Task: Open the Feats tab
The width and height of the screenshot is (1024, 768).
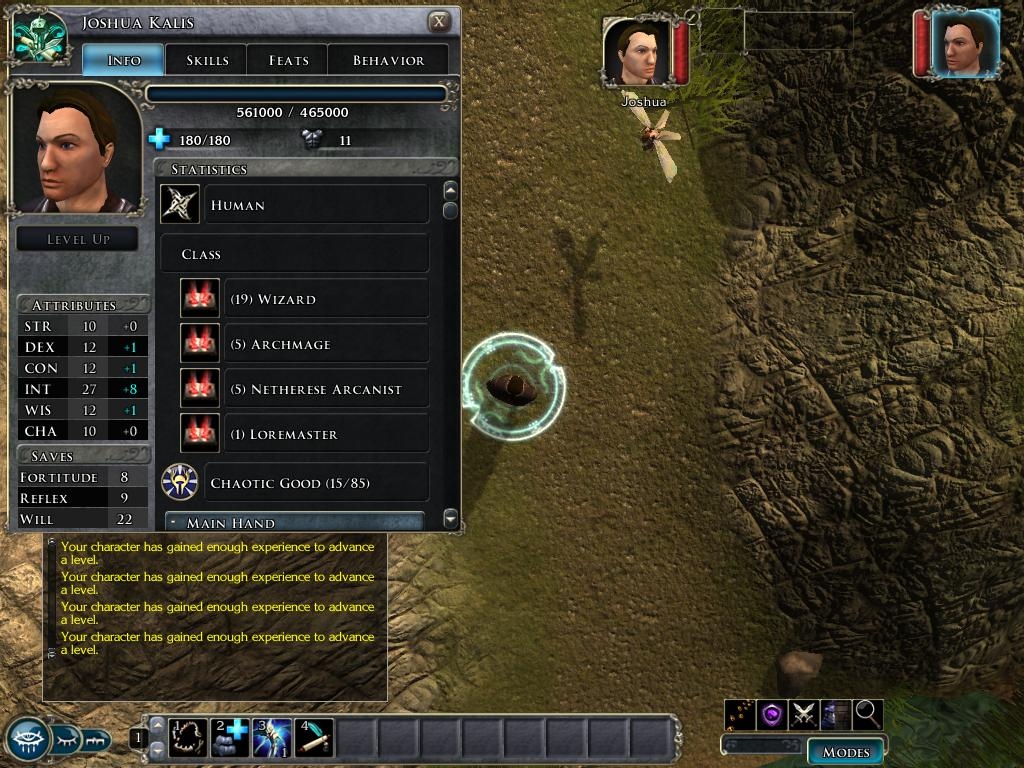Action: coord(288,60)
